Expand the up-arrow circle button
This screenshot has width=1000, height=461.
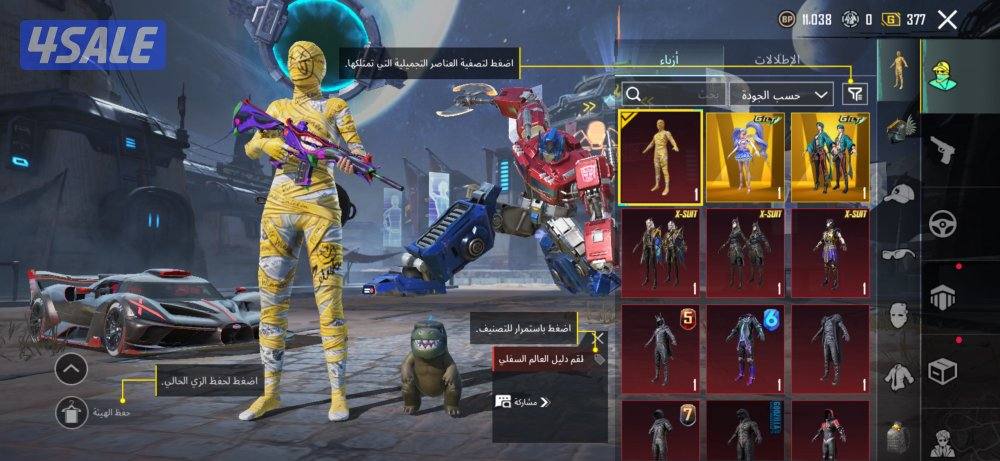click(x=71, y=369)
